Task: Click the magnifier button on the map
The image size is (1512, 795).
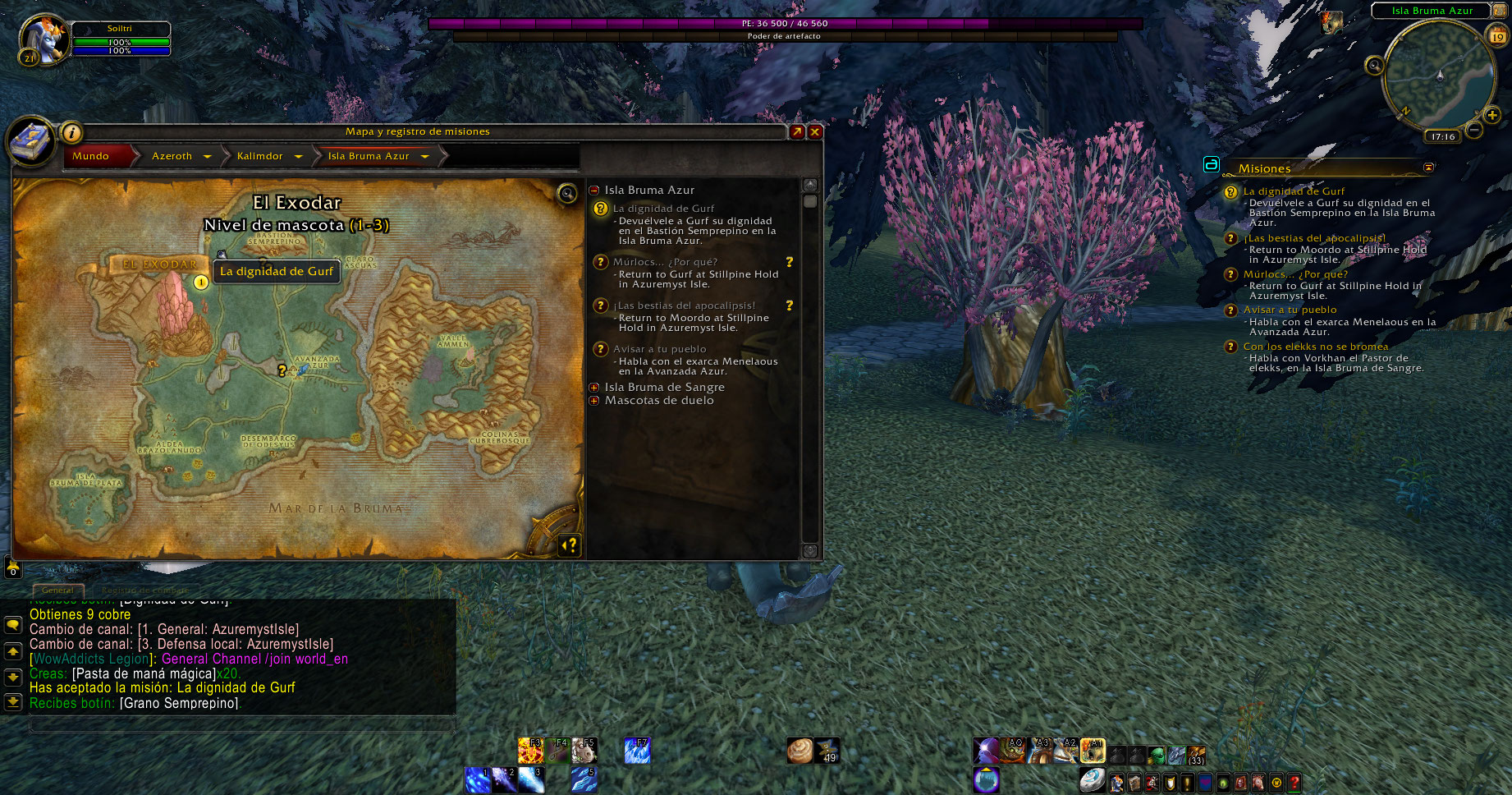Action: pos(566,194)
